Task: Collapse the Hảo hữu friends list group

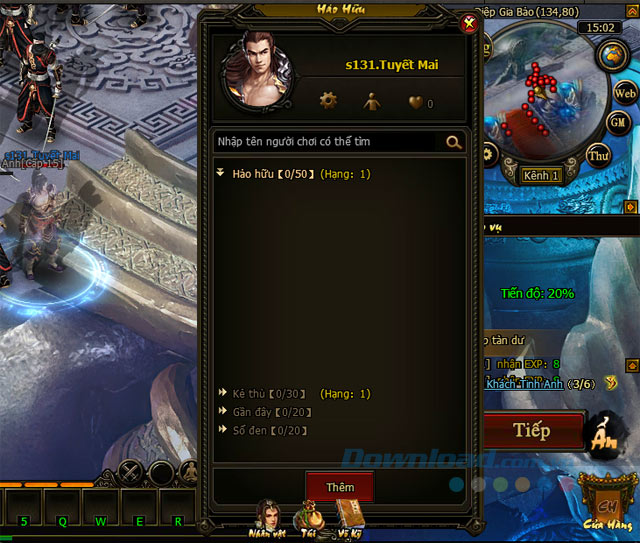Action: [x=222, y=174]
